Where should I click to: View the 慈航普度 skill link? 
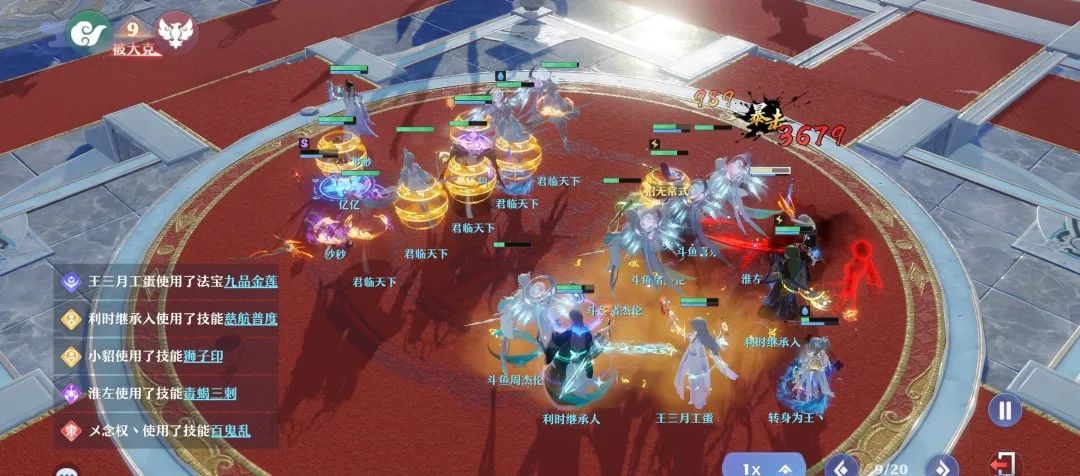pyautogui.click(x=251, y=318)
